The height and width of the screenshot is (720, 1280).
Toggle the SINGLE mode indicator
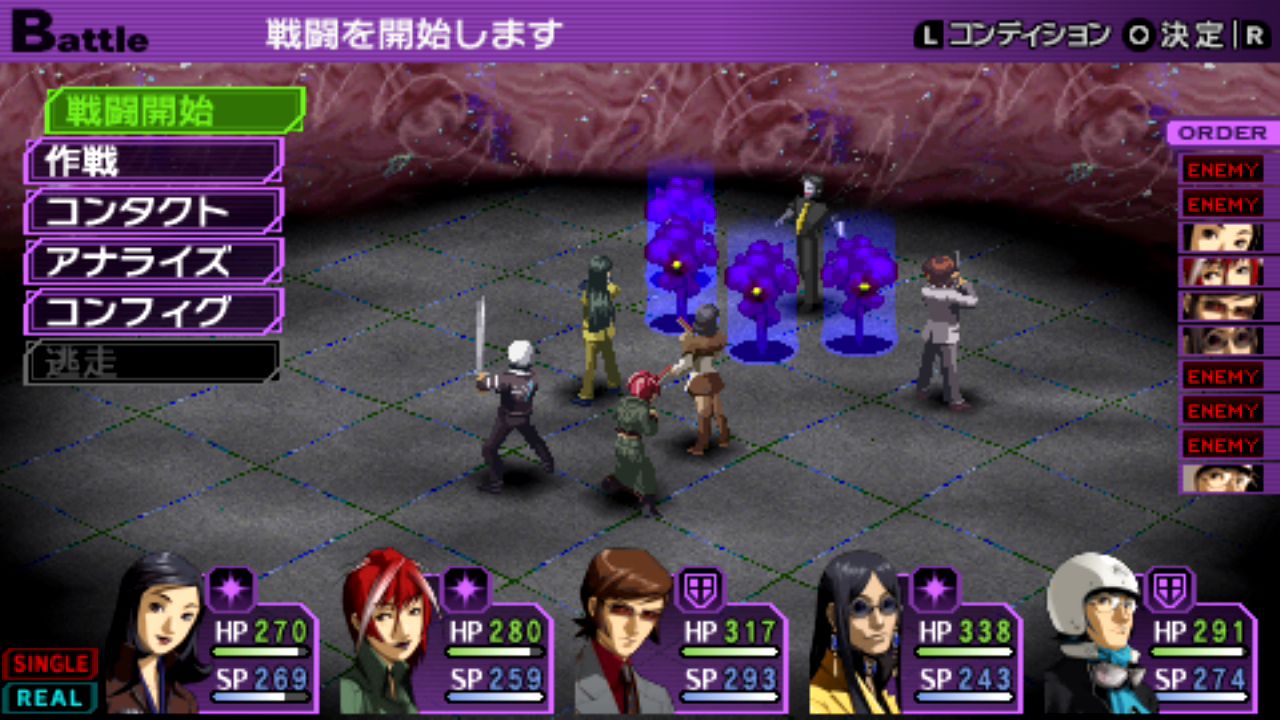pos(49,664)
